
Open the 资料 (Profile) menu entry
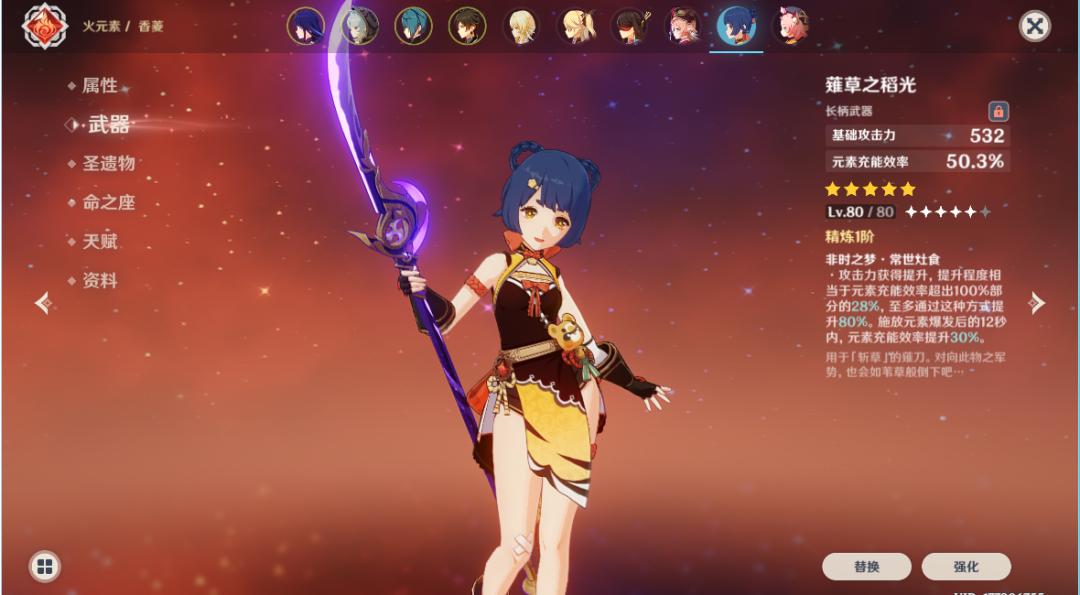click(x=99, y=281)
